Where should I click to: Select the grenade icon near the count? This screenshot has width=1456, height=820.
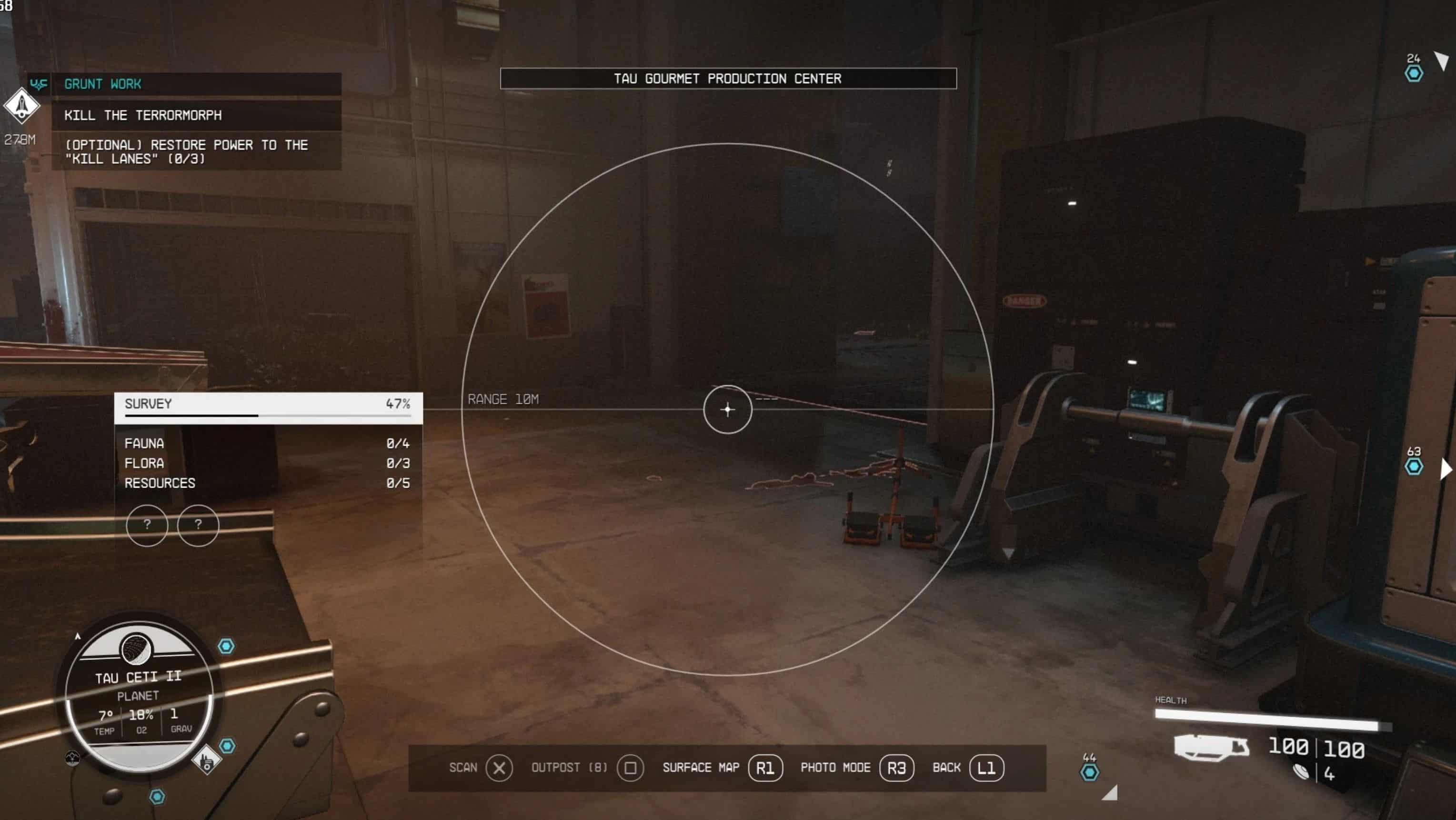coord(1301,771)
